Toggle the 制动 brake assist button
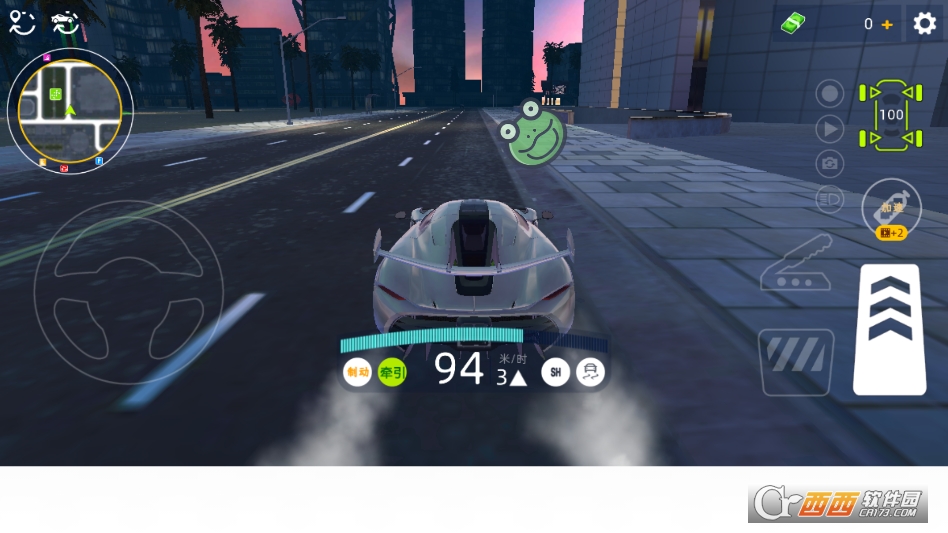 pyautogui.click(x=357, y=373)
